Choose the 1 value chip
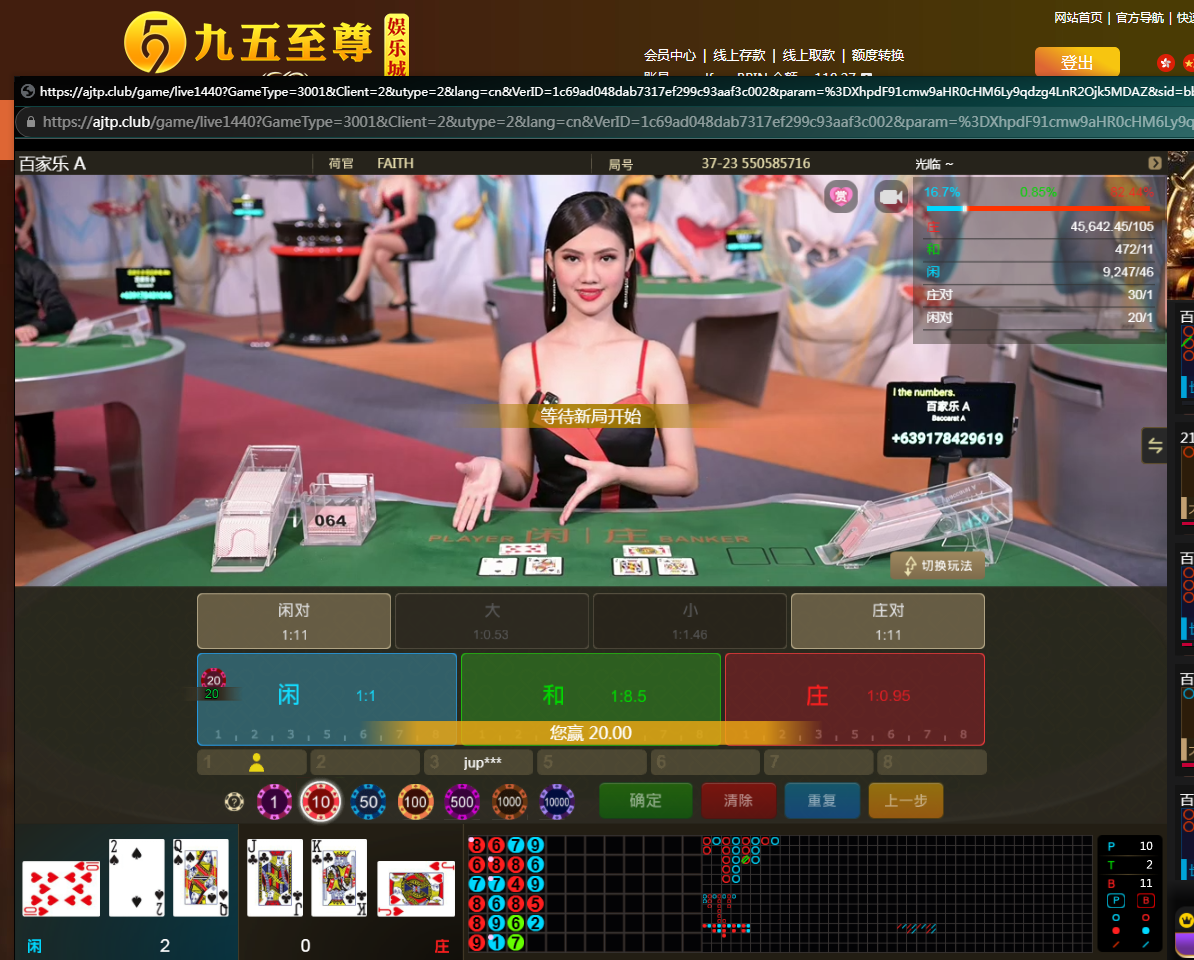Screen dimensions: 1194x960 coord(274,801)
